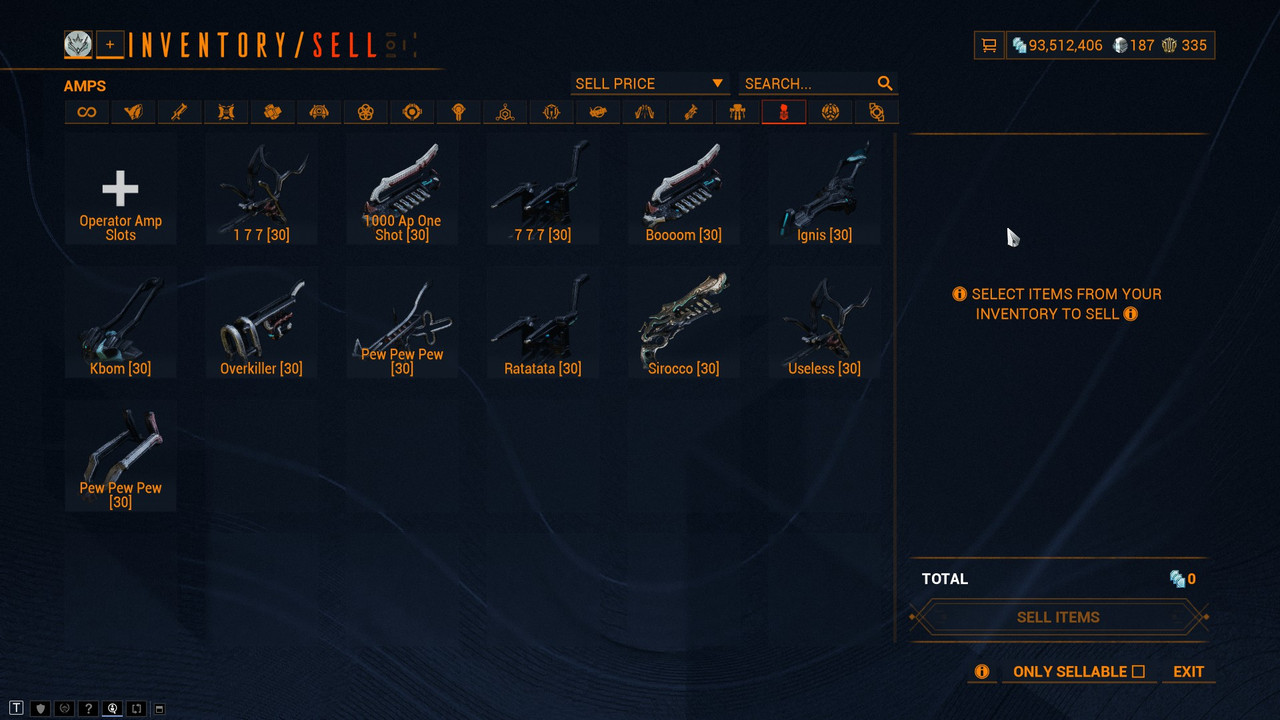
Task: Choose the Kbom amp
Action: [120, 325]
